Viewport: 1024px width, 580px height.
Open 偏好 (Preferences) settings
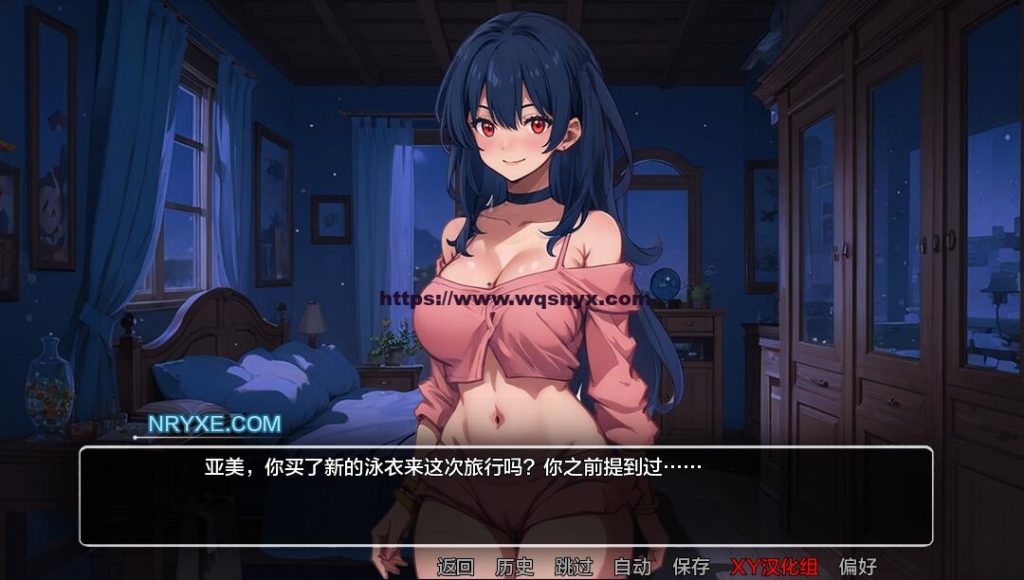pos(857,566)
